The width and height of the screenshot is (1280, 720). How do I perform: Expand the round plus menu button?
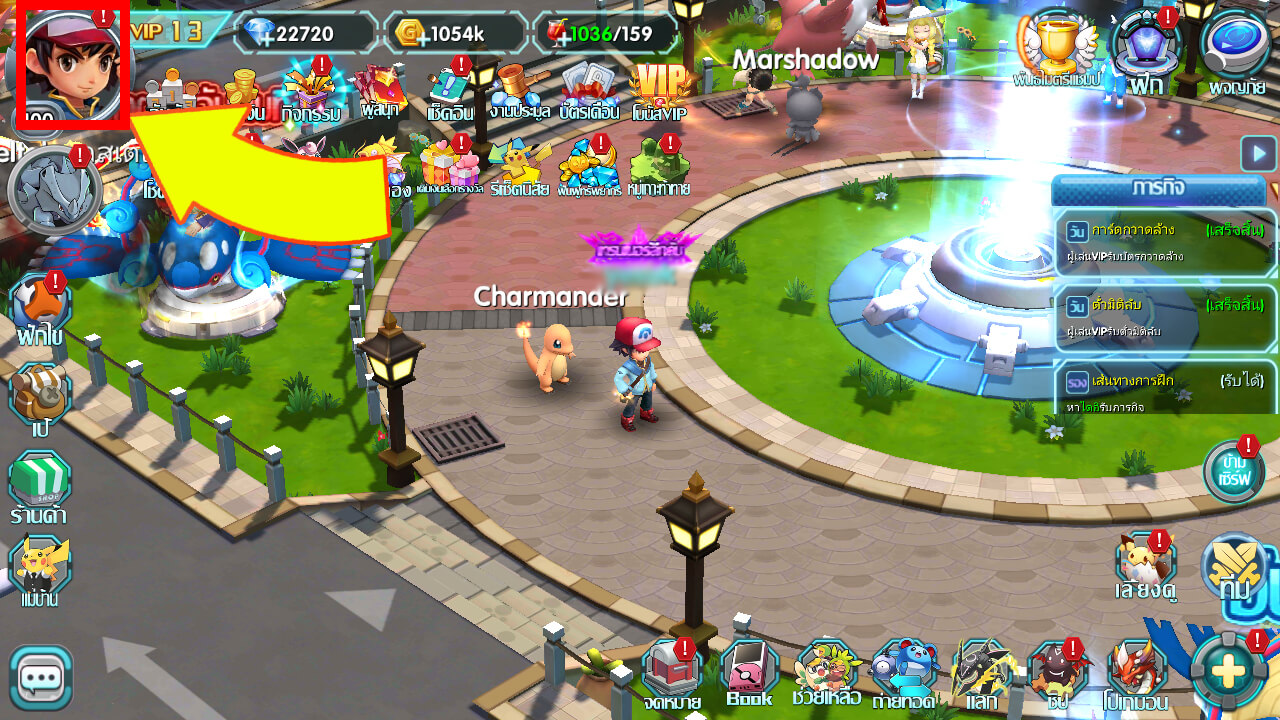(x=1228, y=670)
